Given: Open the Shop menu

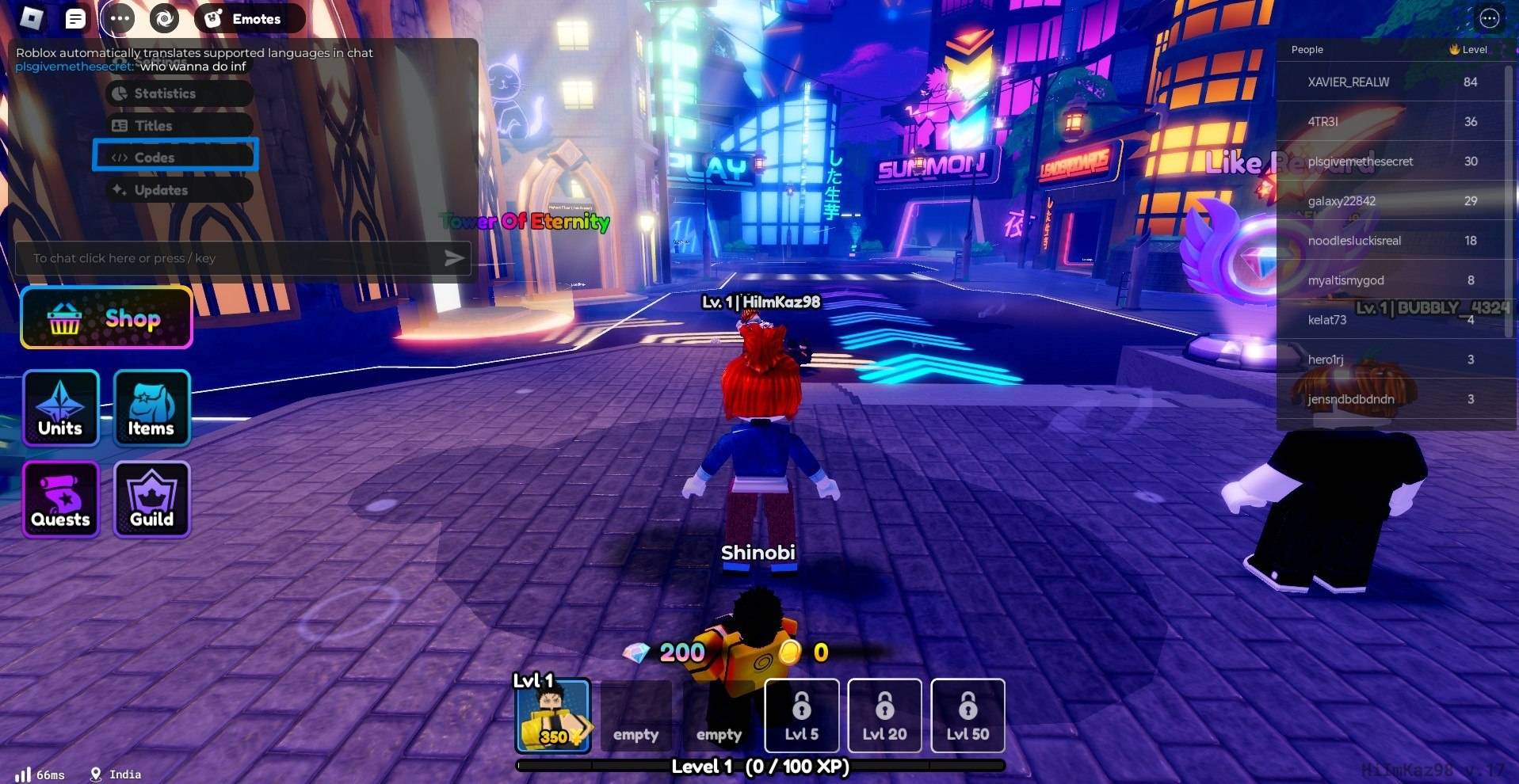Looking at the screenshot, I should tap(106, 318).
